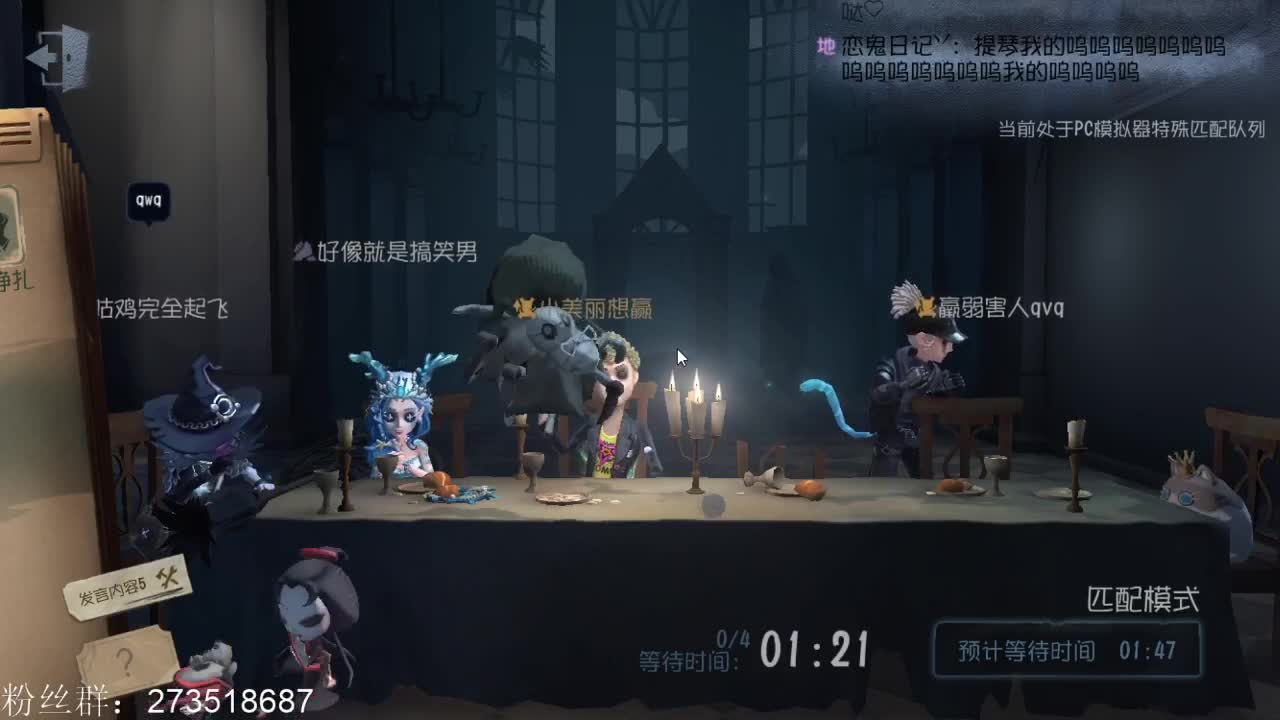Click the exit door icon to leave
Image resolution: width=1280 pixels, height=720 pixels.
click(x=57, y=55)
